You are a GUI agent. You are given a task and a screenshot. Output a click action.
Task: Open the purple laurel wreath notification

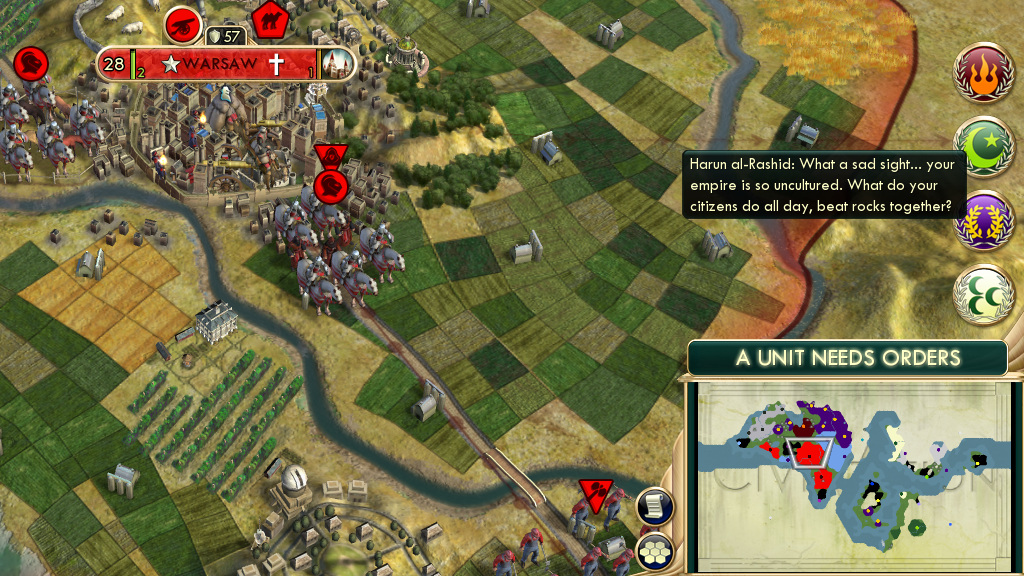coord(985,221)
